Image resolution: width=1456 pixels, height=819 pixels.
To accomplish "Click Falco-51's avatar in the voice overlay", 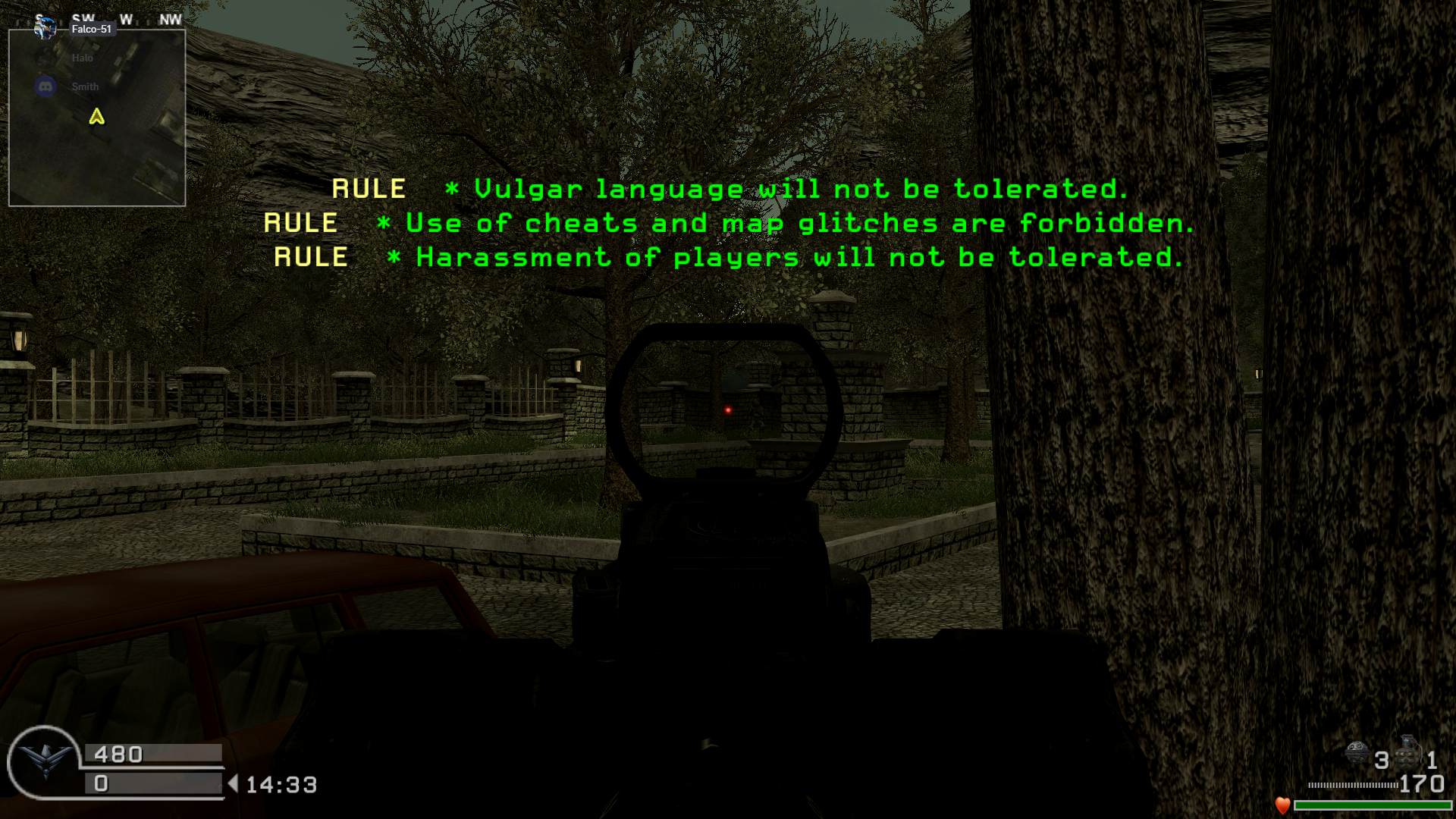I will coord(45,29).
